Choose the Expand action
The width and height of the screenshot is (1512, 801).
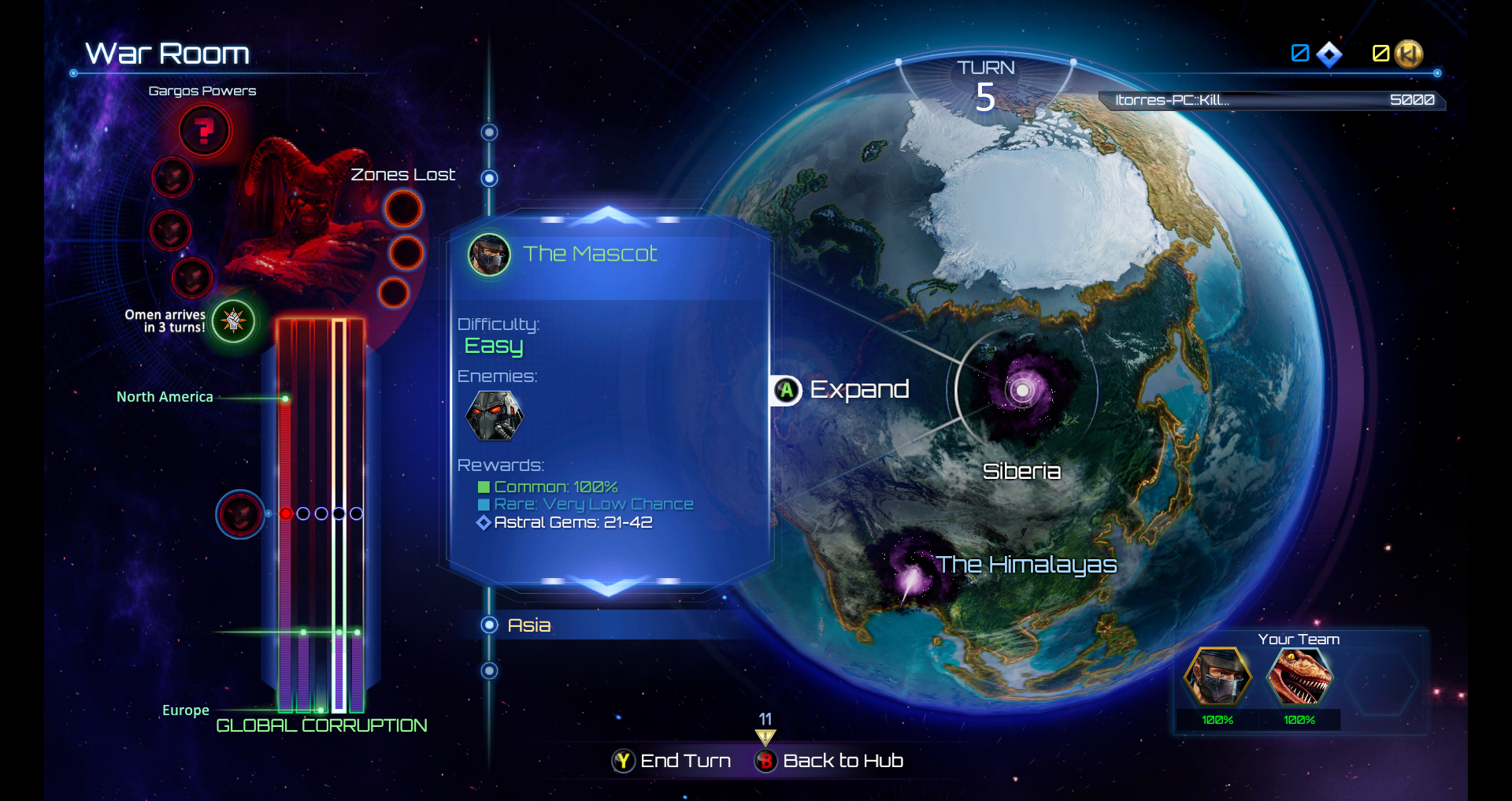(841, 390)
